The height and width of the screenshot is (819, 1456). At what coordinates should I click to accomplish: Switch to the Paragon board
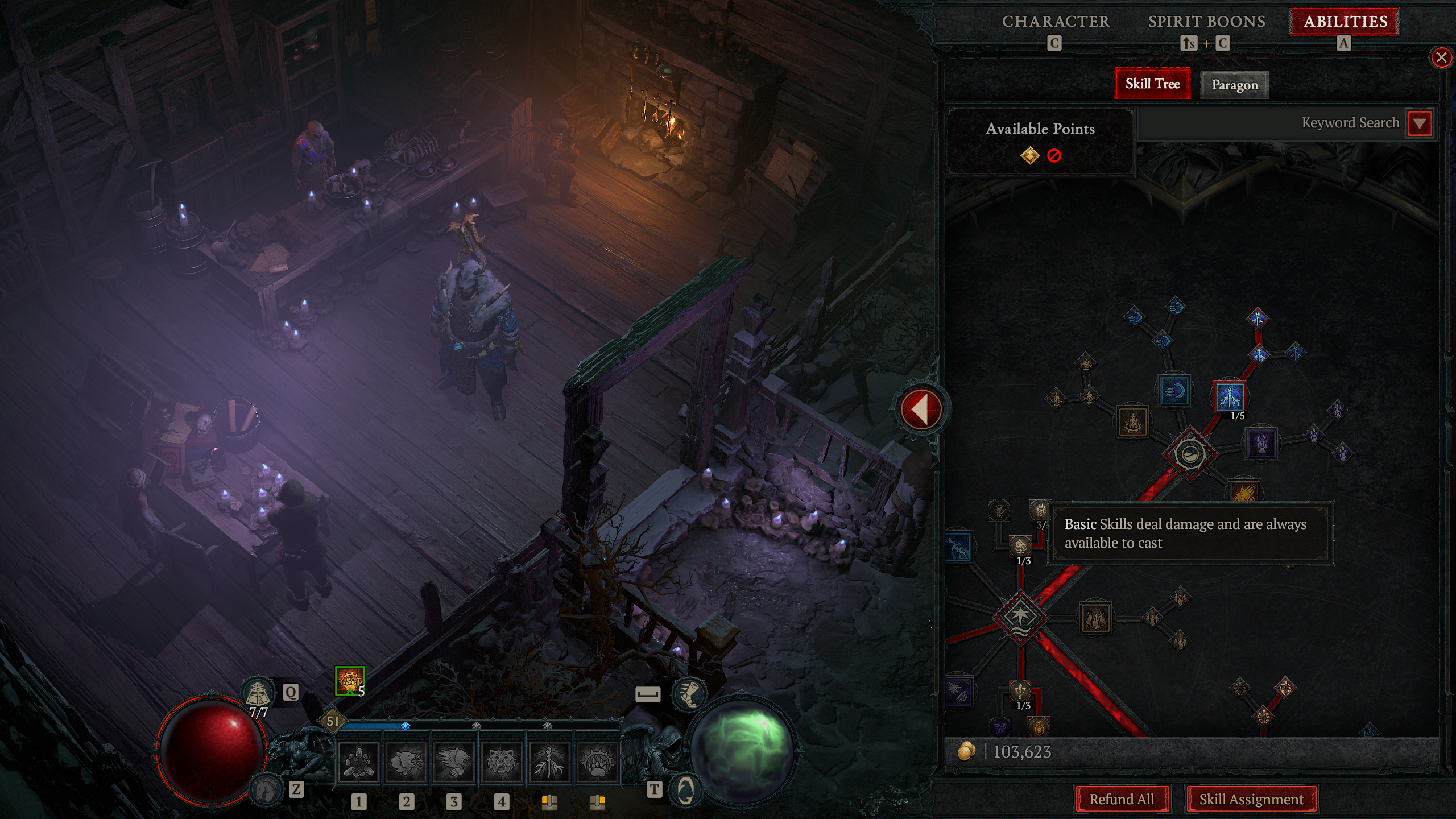[x=1234, y=85]
